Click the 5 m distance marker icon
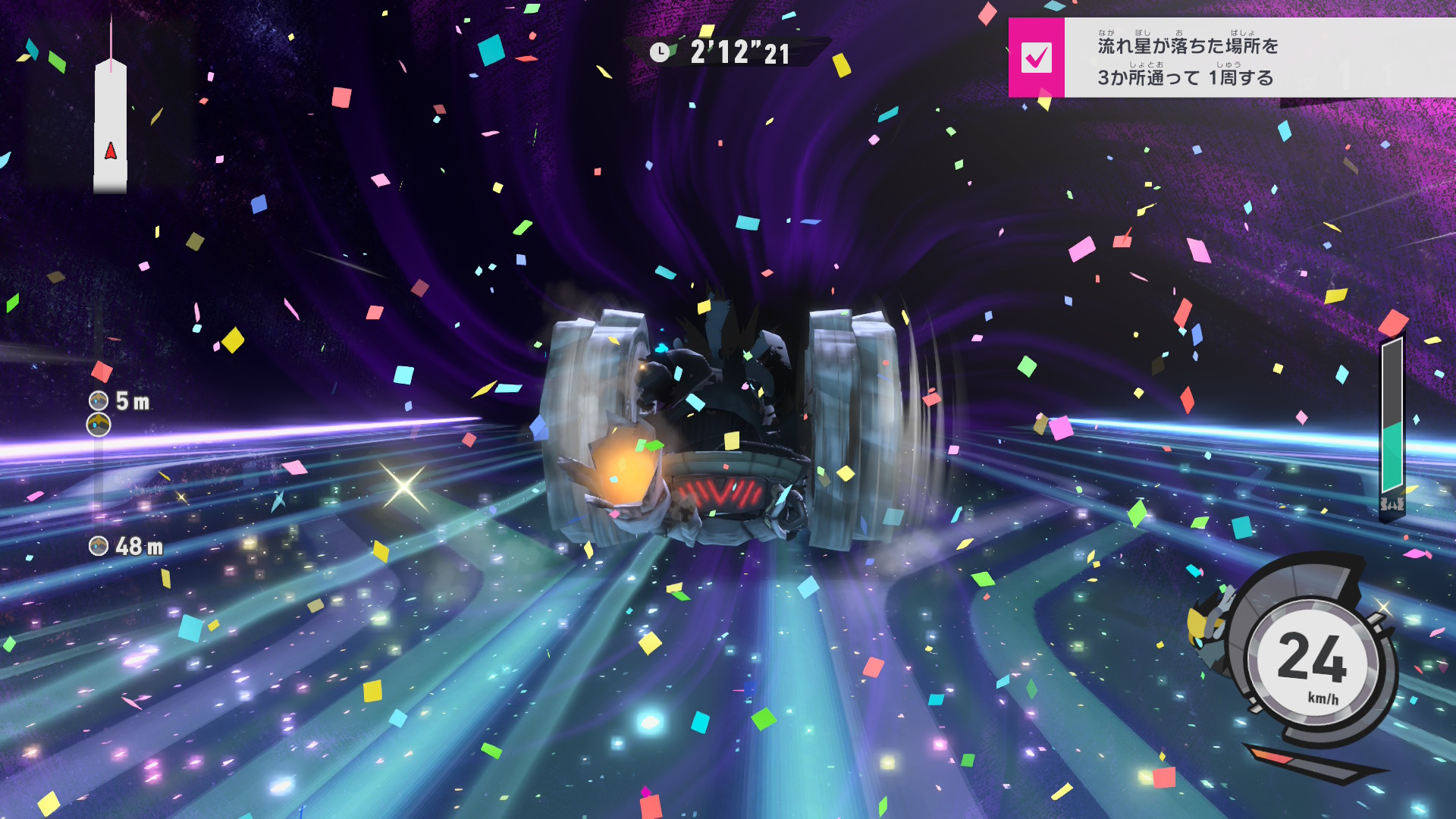This screenshot has height=819, width=1456. (99, 400)
